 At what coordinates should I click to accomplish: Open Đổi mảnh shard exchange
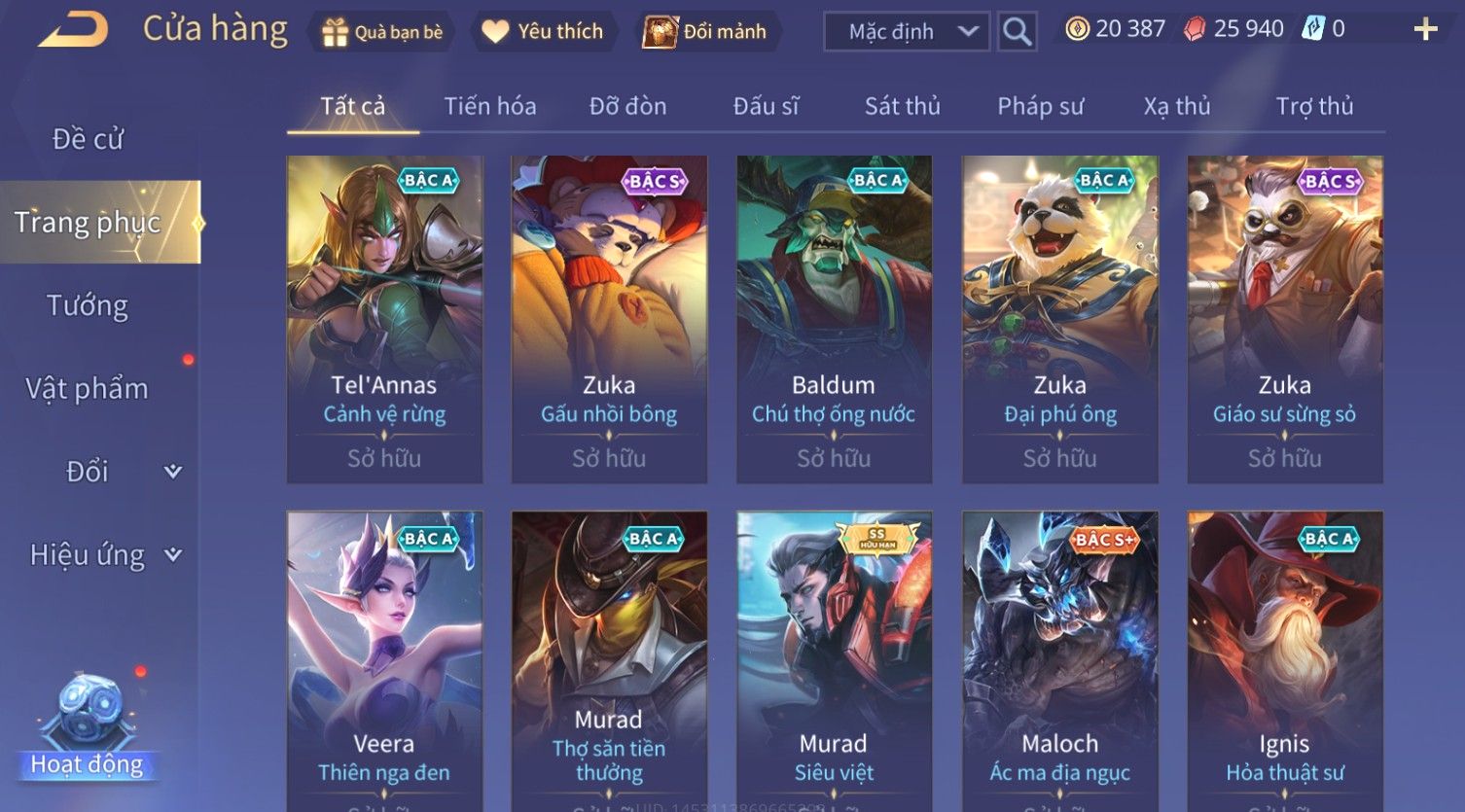pyautogui.click(x=705, y=32)
